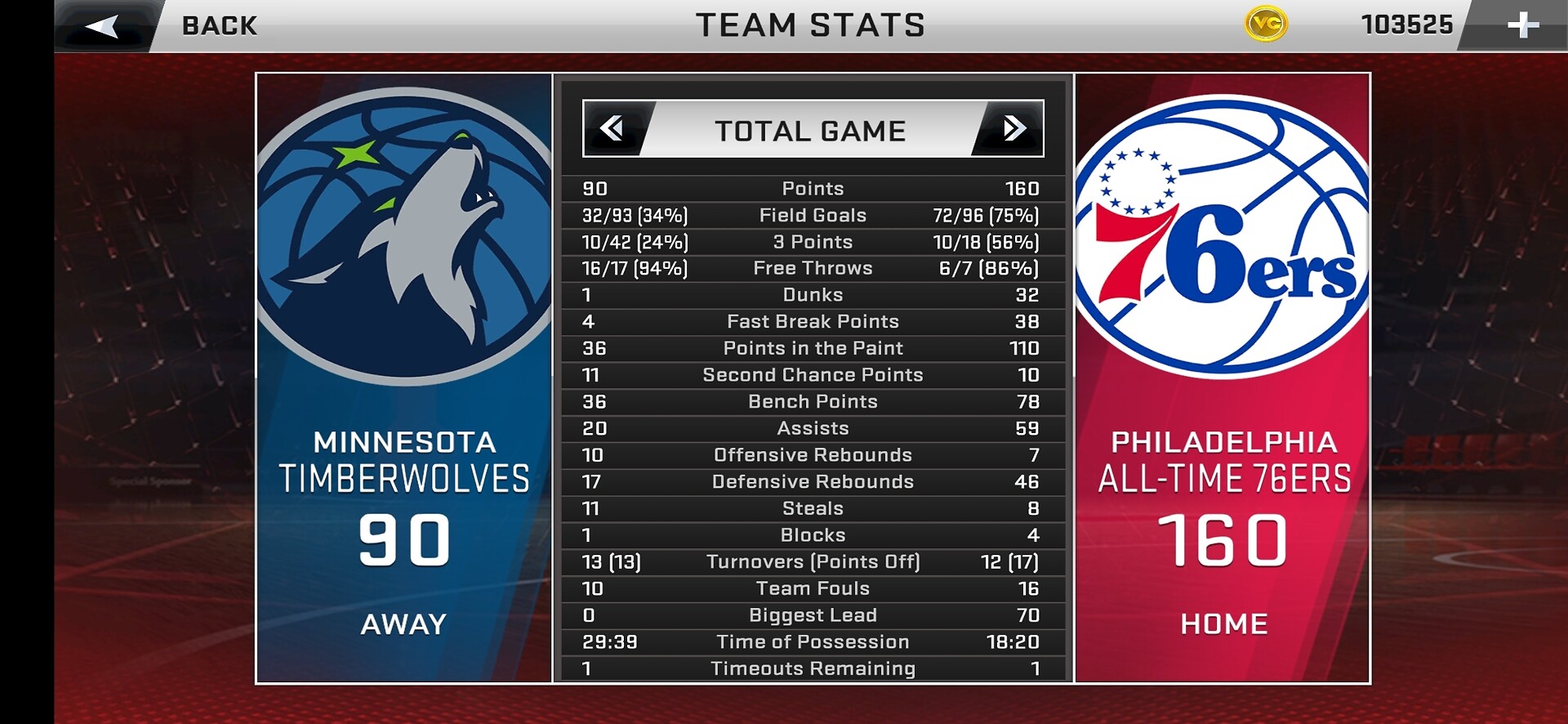Add more VC with the plus button

click(1522, 25)
